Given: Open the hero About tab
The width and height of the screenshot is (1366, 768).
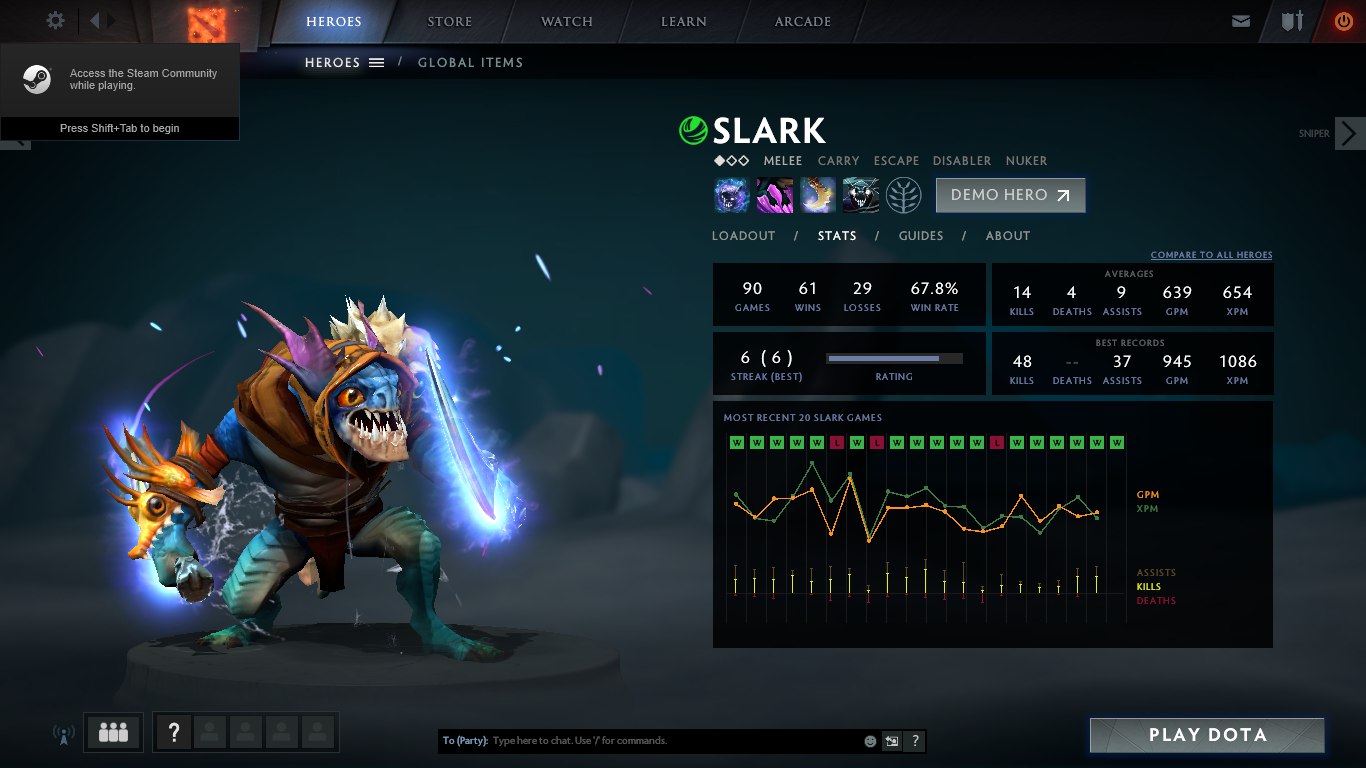Looking at the screenshot, I should 1008,236.
